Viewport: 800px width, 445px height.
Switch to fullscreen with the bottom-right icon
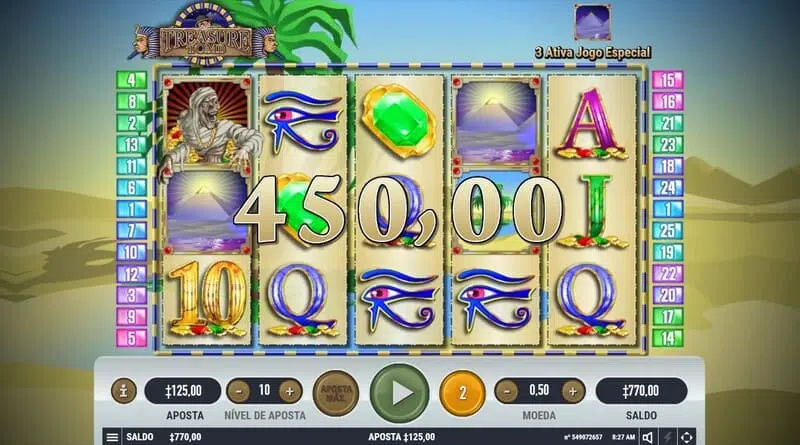[x=687, y=437]
